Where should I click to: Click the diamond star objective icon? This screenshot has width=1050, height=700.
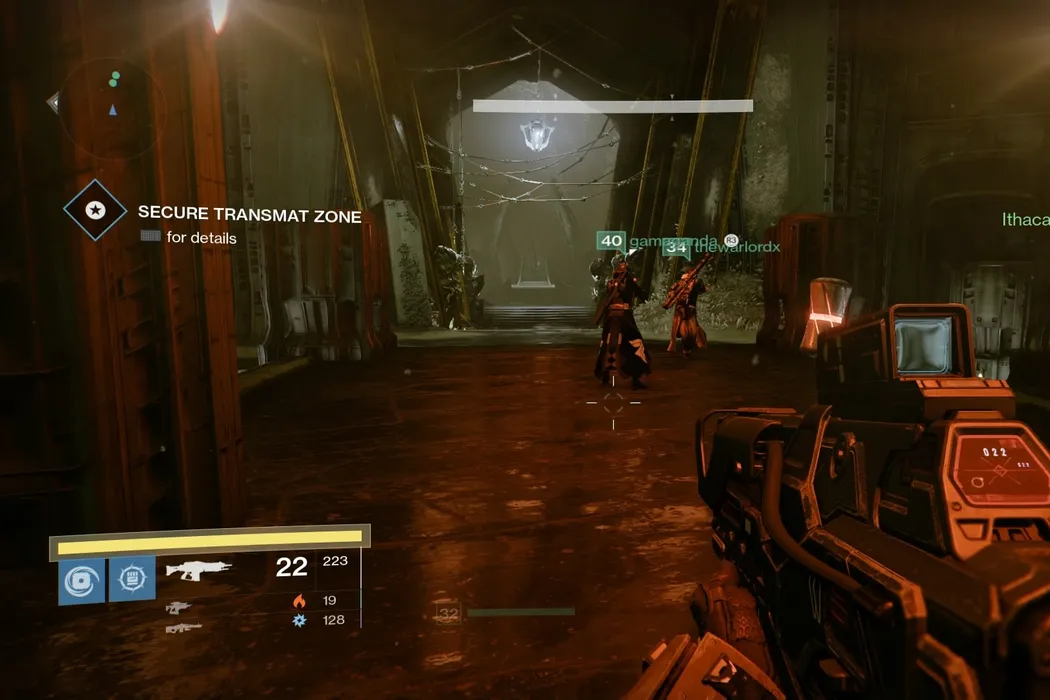(95, 210)
